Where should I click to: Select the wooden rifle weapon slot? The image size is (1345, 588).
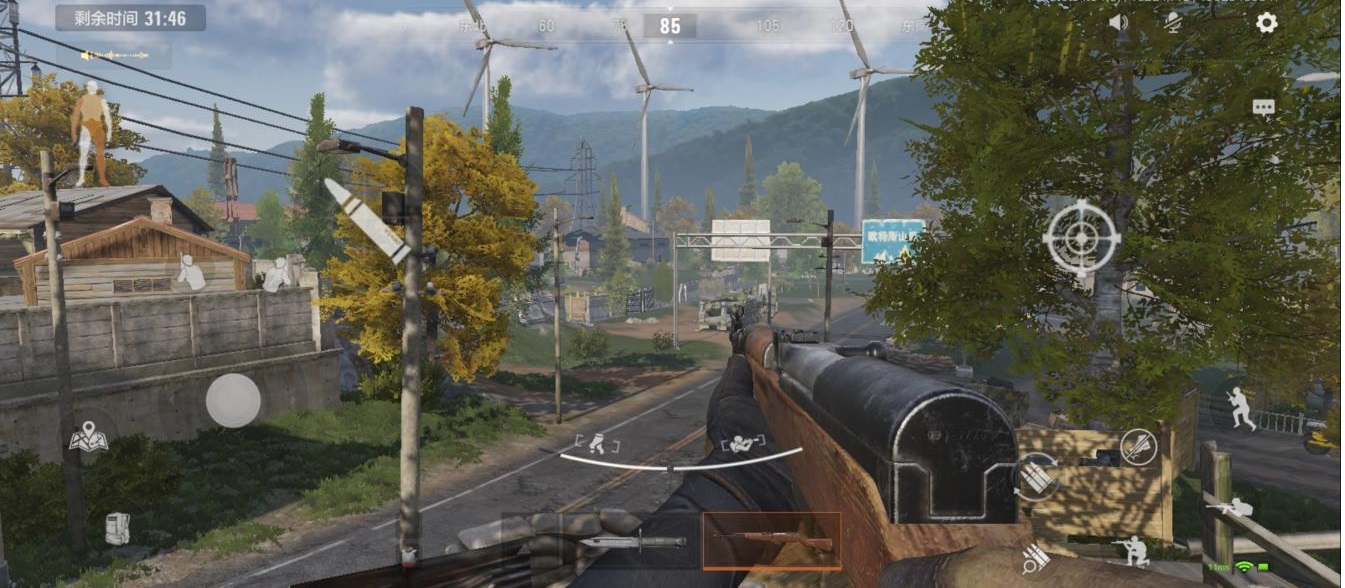coord(771,541)
